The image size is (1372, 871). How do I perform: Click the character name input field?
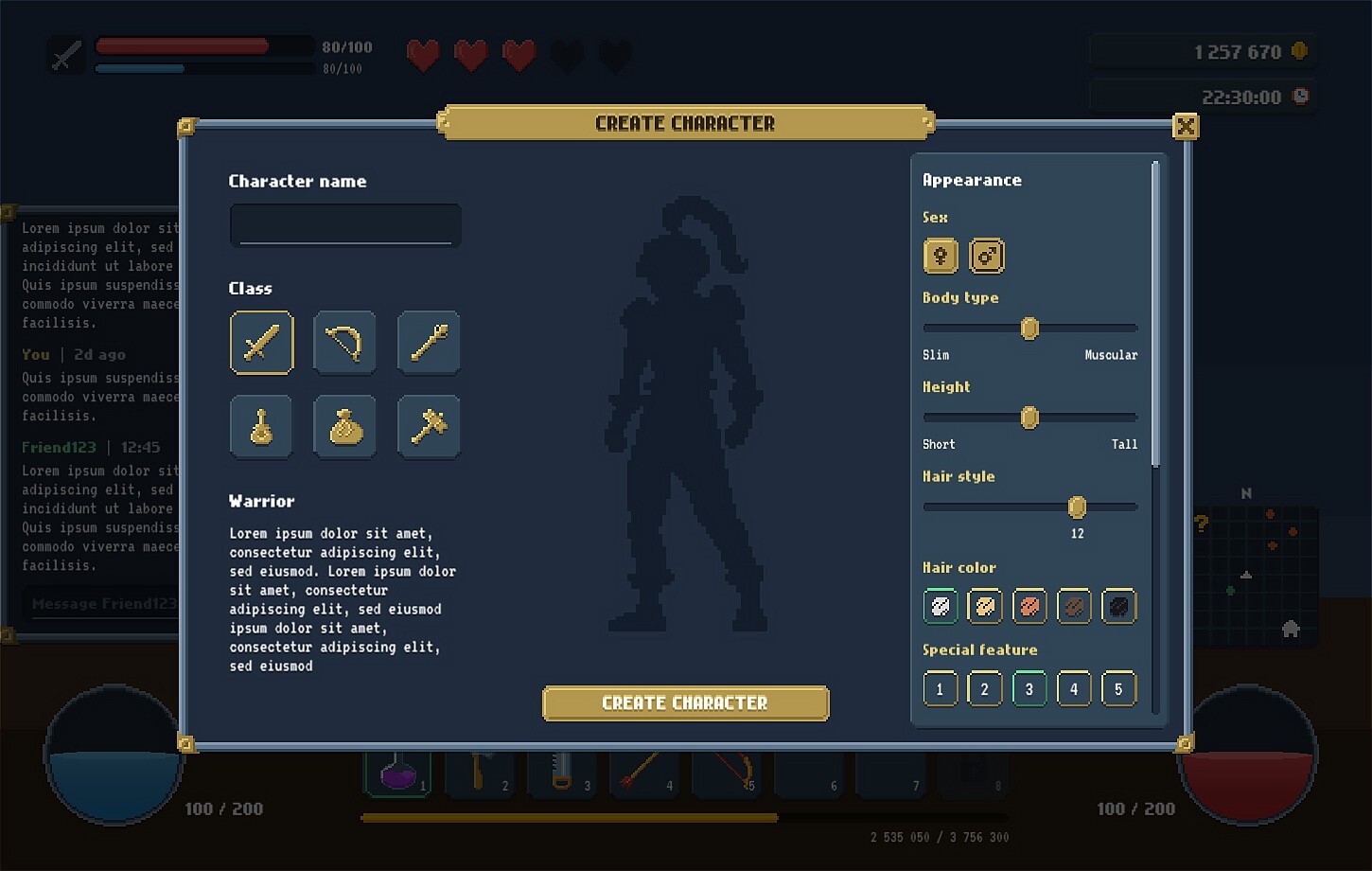click(x=344, y=225)
